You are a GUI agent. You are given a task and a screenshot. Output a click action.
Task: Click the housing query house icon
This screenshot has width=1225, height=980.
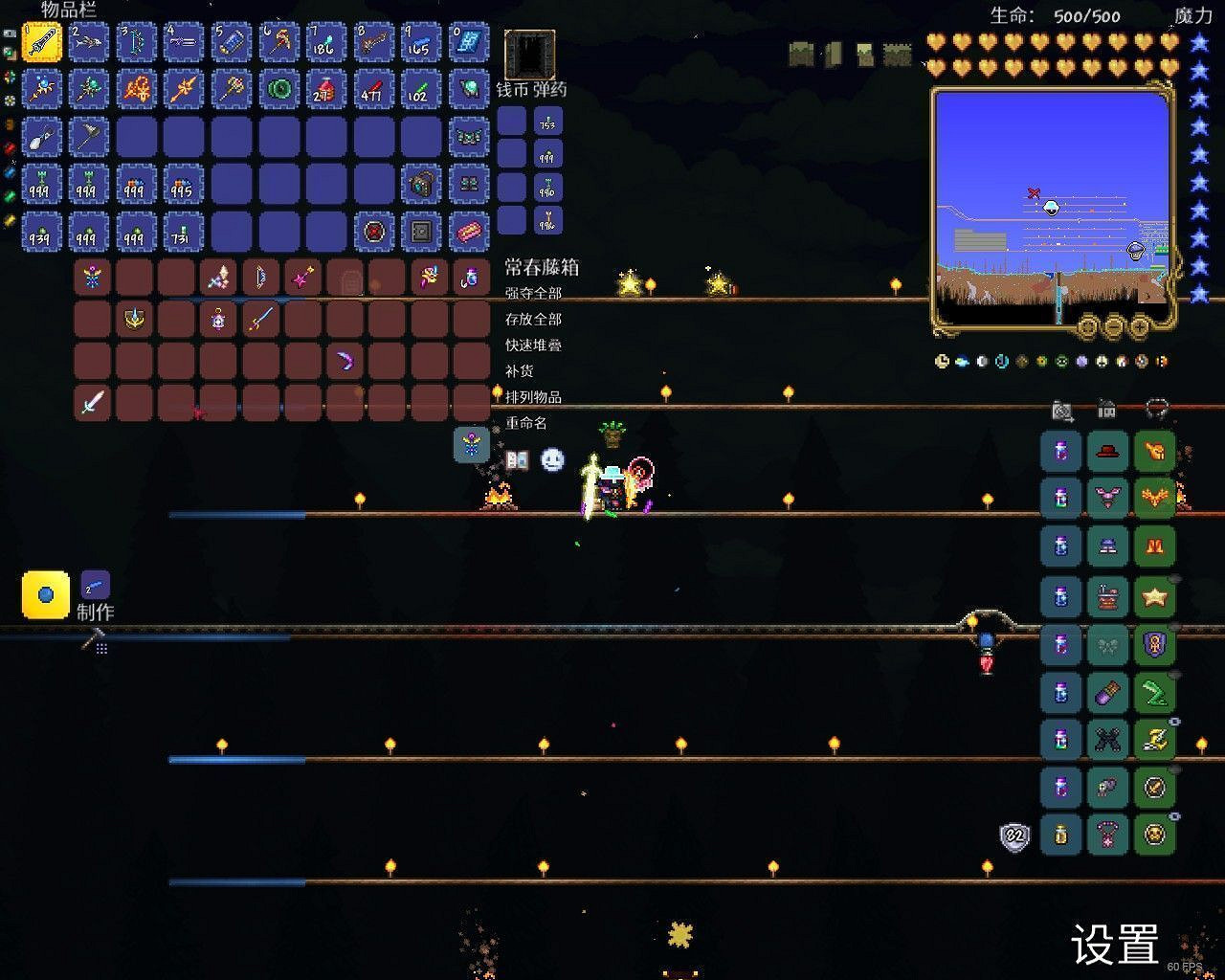pos(1106,410)
